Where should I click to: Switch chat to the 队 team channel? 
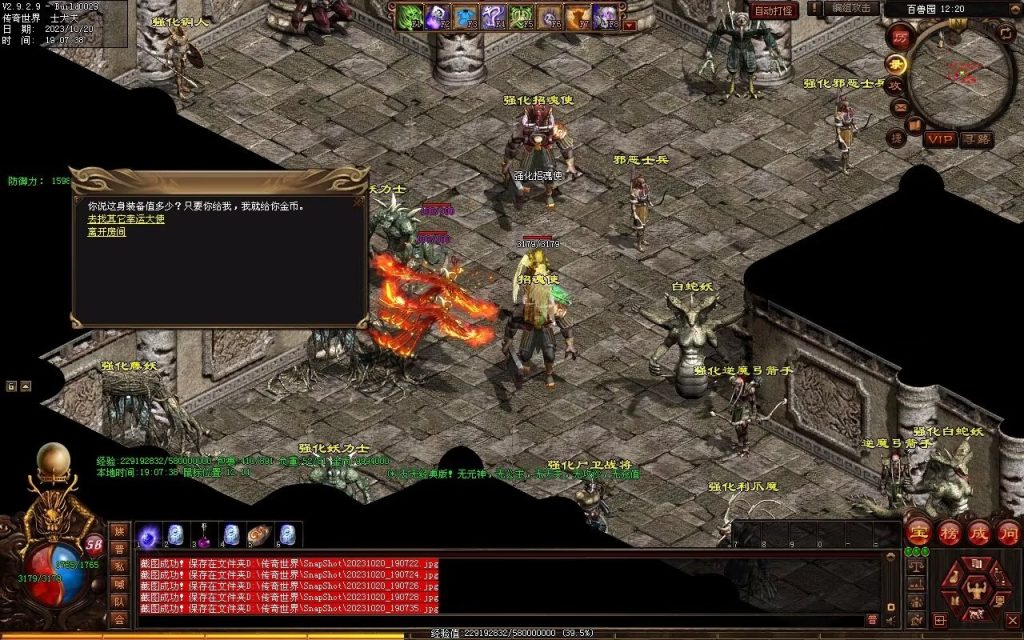(x=119, y=602)
